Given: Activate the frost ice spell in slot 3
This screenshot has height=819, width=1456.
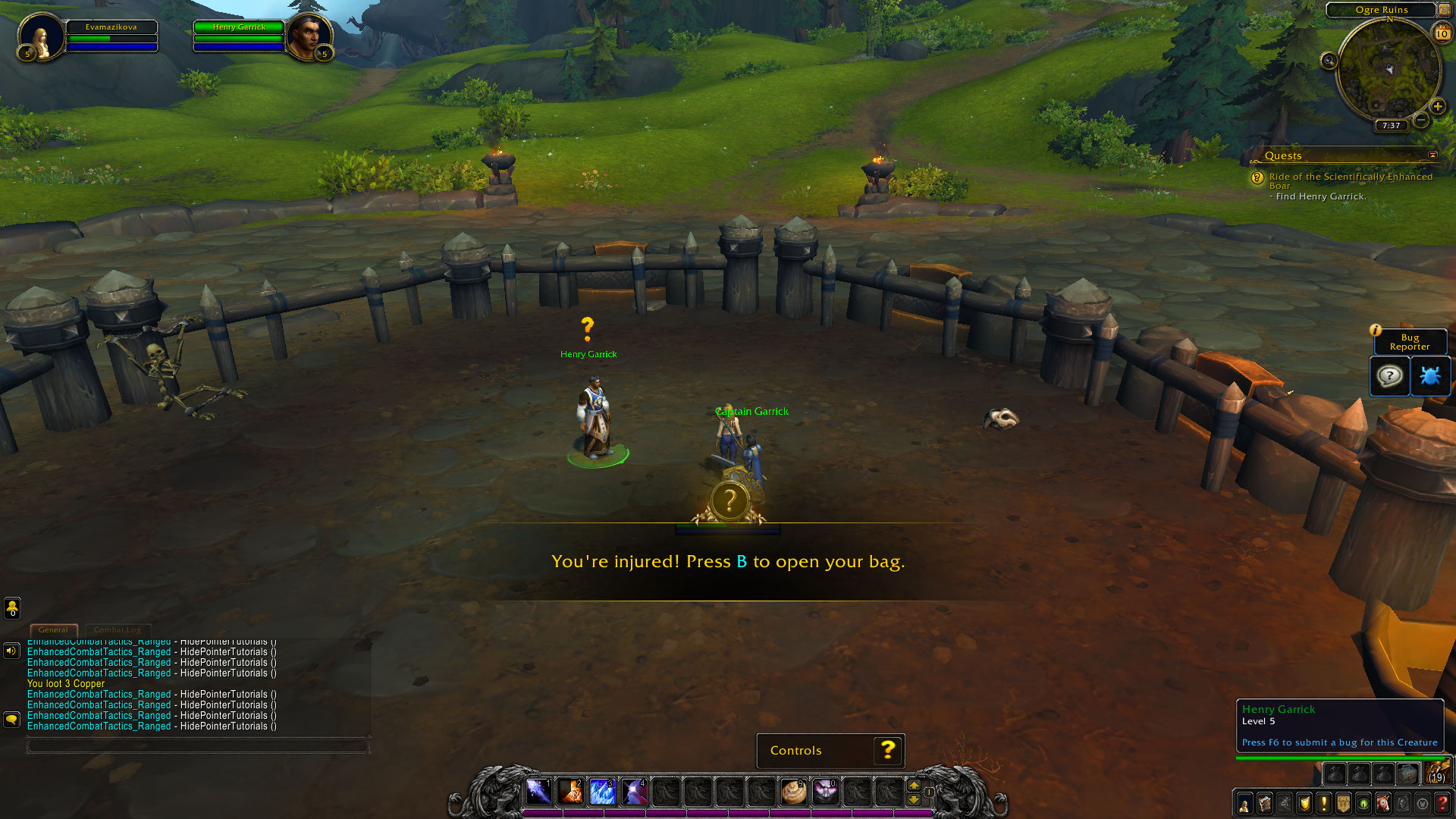Looking at the screenshot, I should (x=602, y=792).
